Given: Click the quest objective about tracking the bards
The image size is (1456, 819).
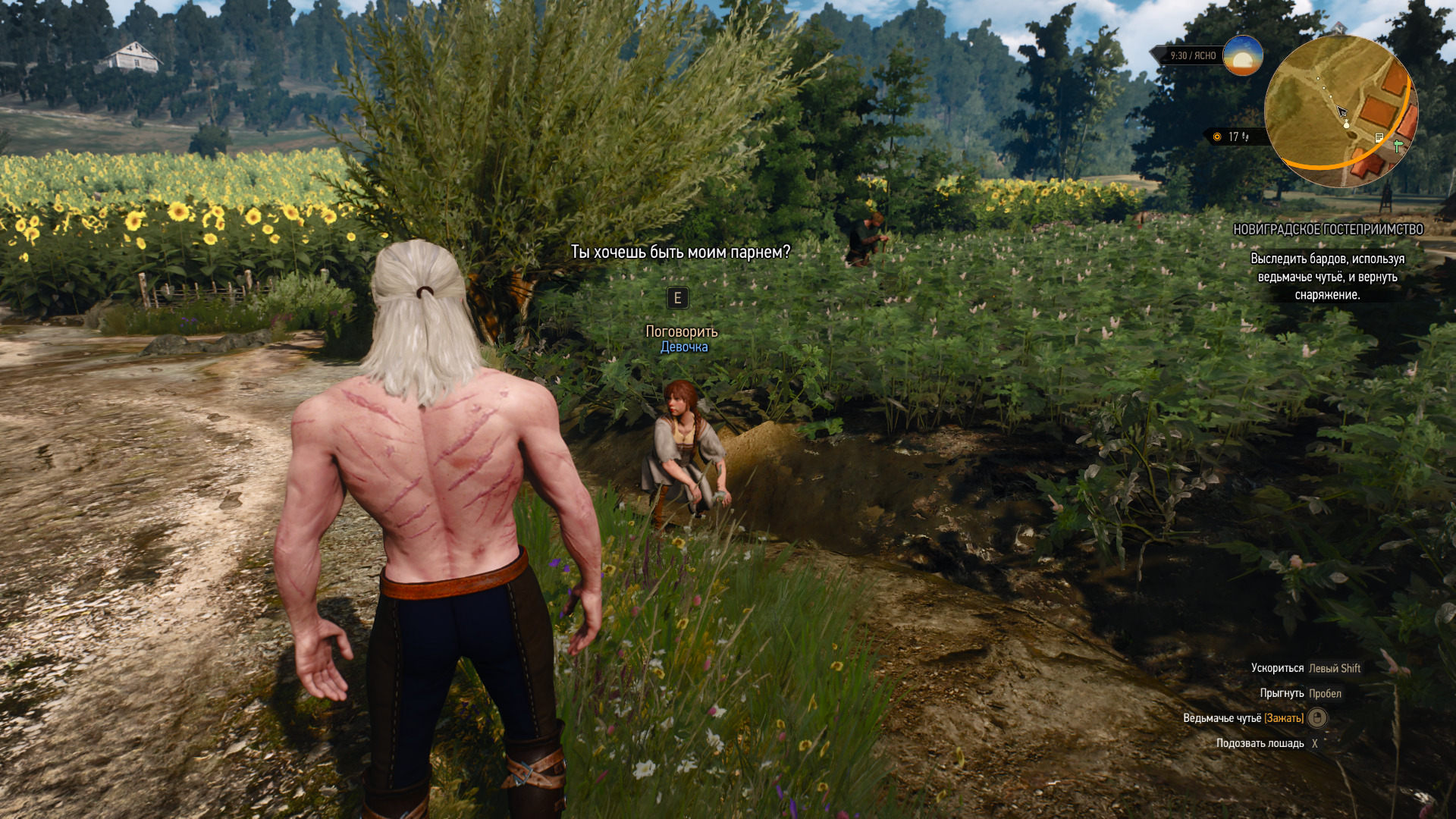Looking at the screenshot, I should point(1327,277).
